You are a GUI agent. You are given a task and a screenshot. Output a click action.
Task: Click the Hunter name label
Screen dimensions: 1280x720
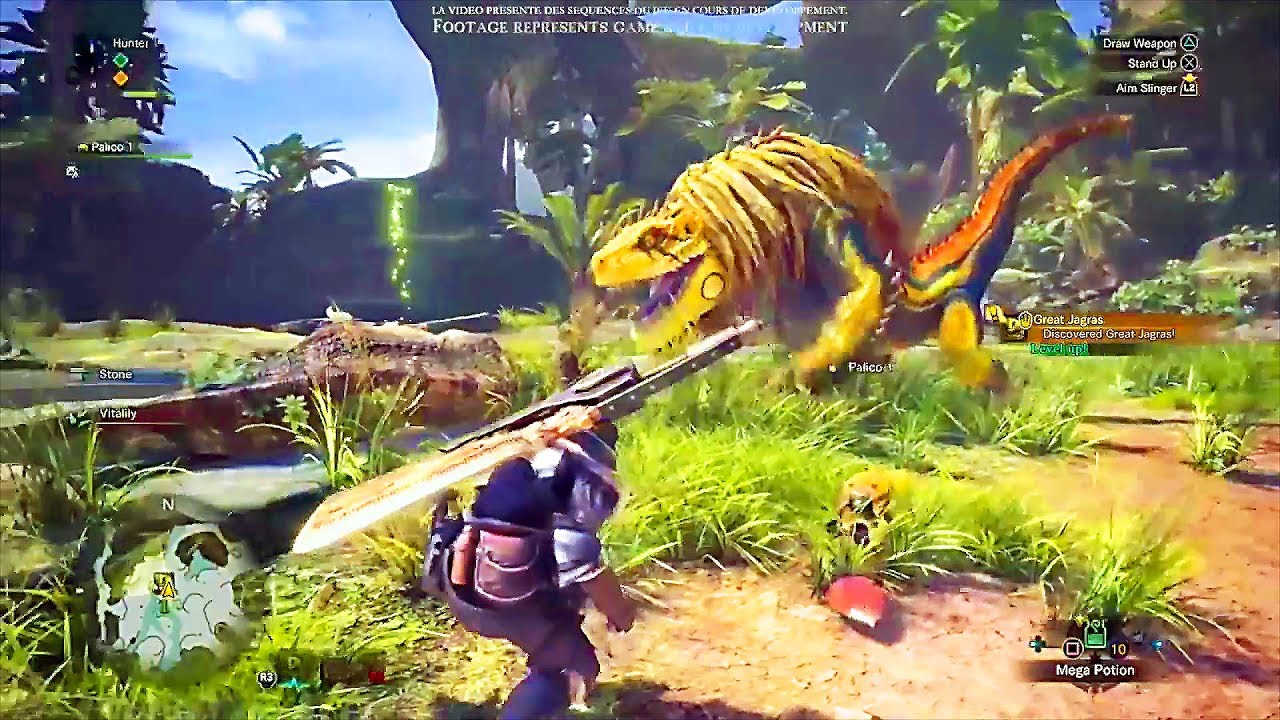coord(130,42)
